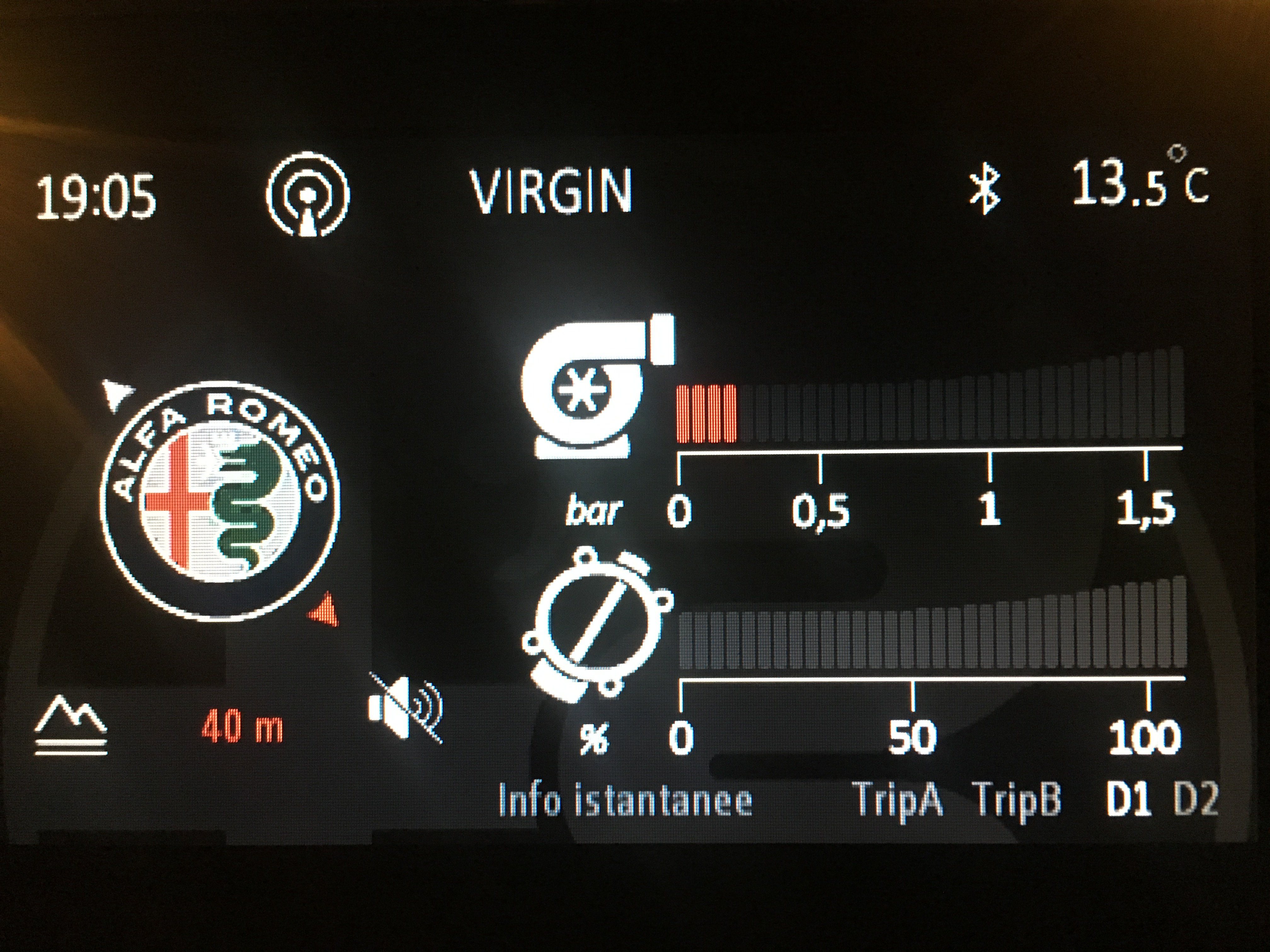Image resolution: width=1270 pixels, height=952 pixels.
Task: Click the turbo boost icon
Action: point(597,386)
